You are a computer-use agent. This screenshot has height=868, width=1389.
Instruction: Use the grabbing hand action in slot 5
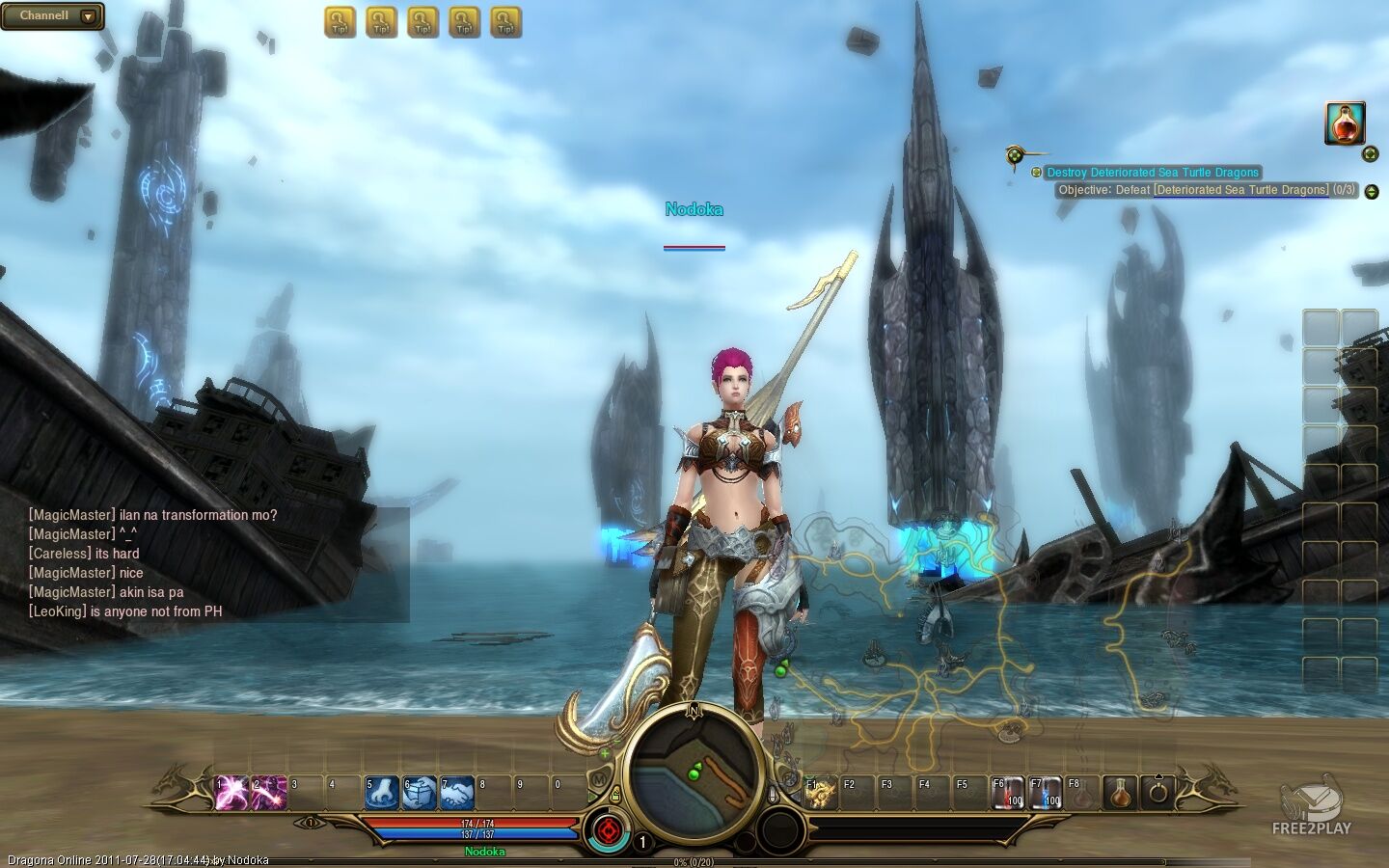pos(382,793)
